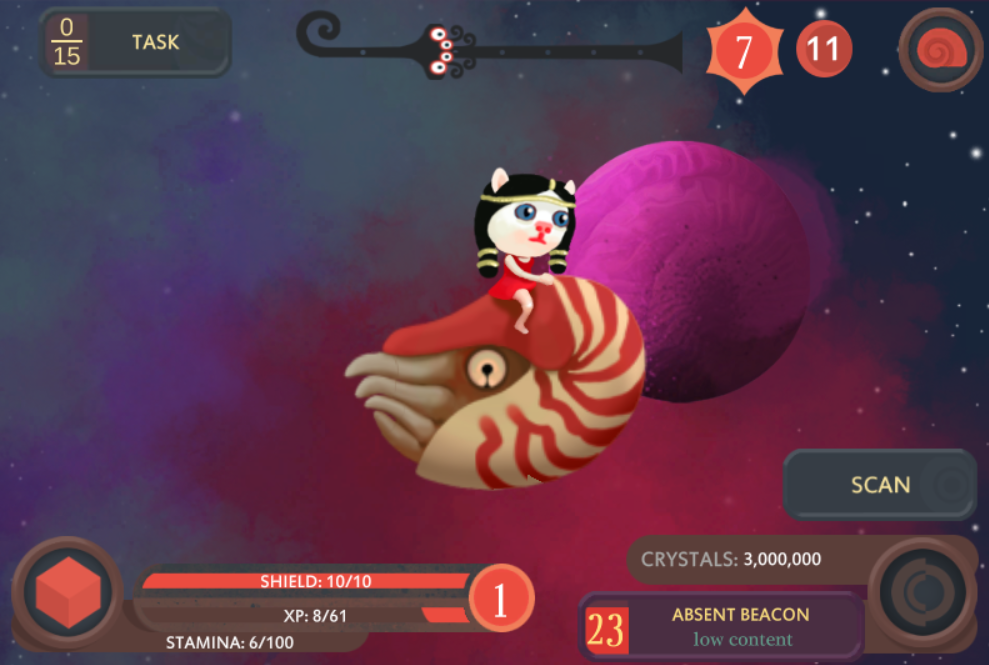
Task: Open the red cube inventory button
Action: tap(67, 595)
